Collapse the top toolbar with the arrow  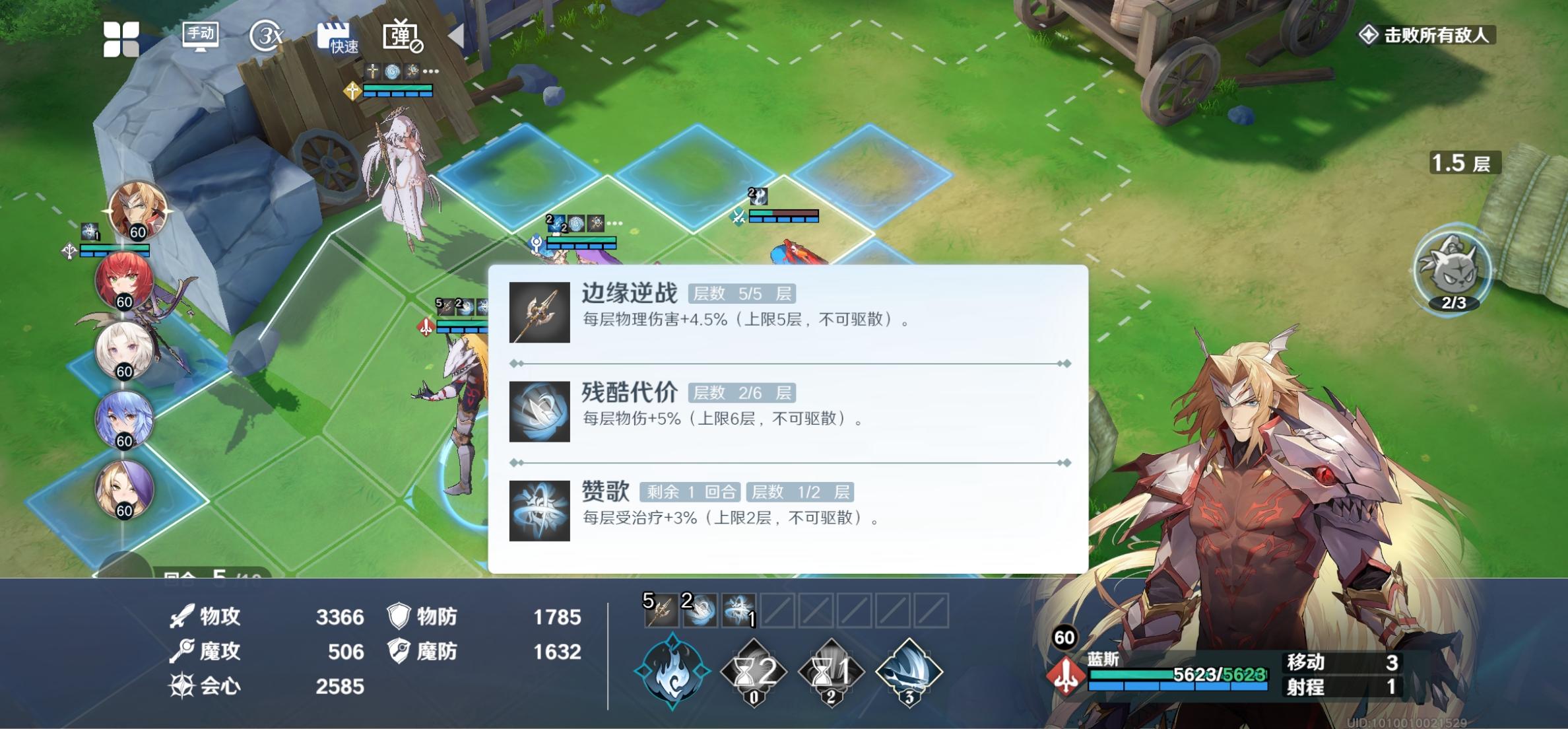[455, 34]
